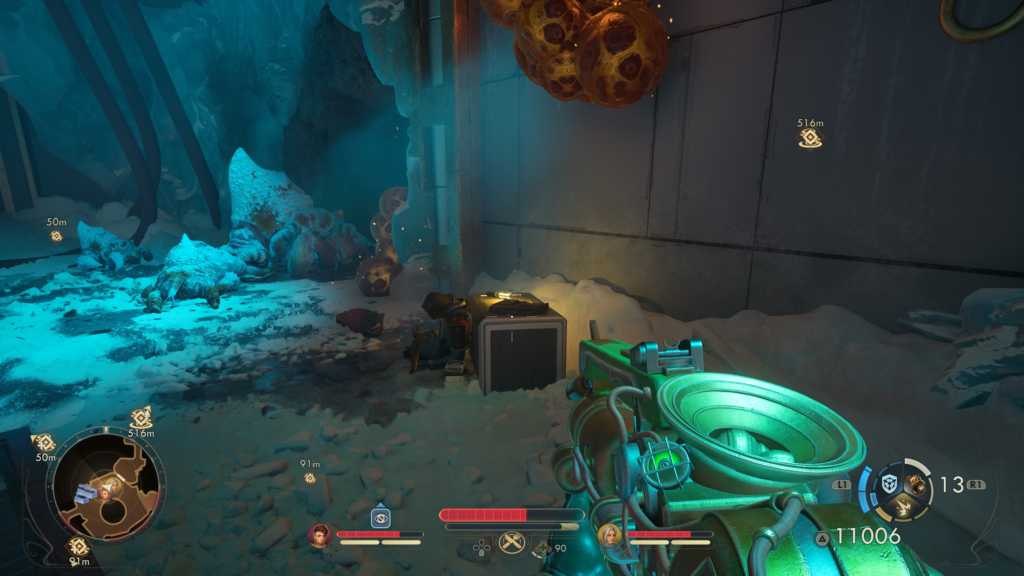Click the 91m marker below the minimap
Image resolution: width=1024 pixels, height=576 pixels.
tap(79, 546)
